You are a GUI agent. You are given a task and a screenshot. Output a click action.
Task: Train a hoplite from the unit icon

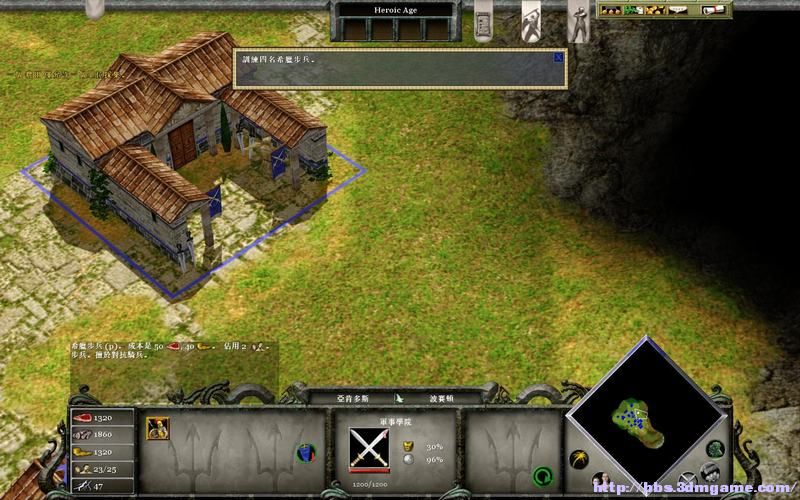point(157,428)
